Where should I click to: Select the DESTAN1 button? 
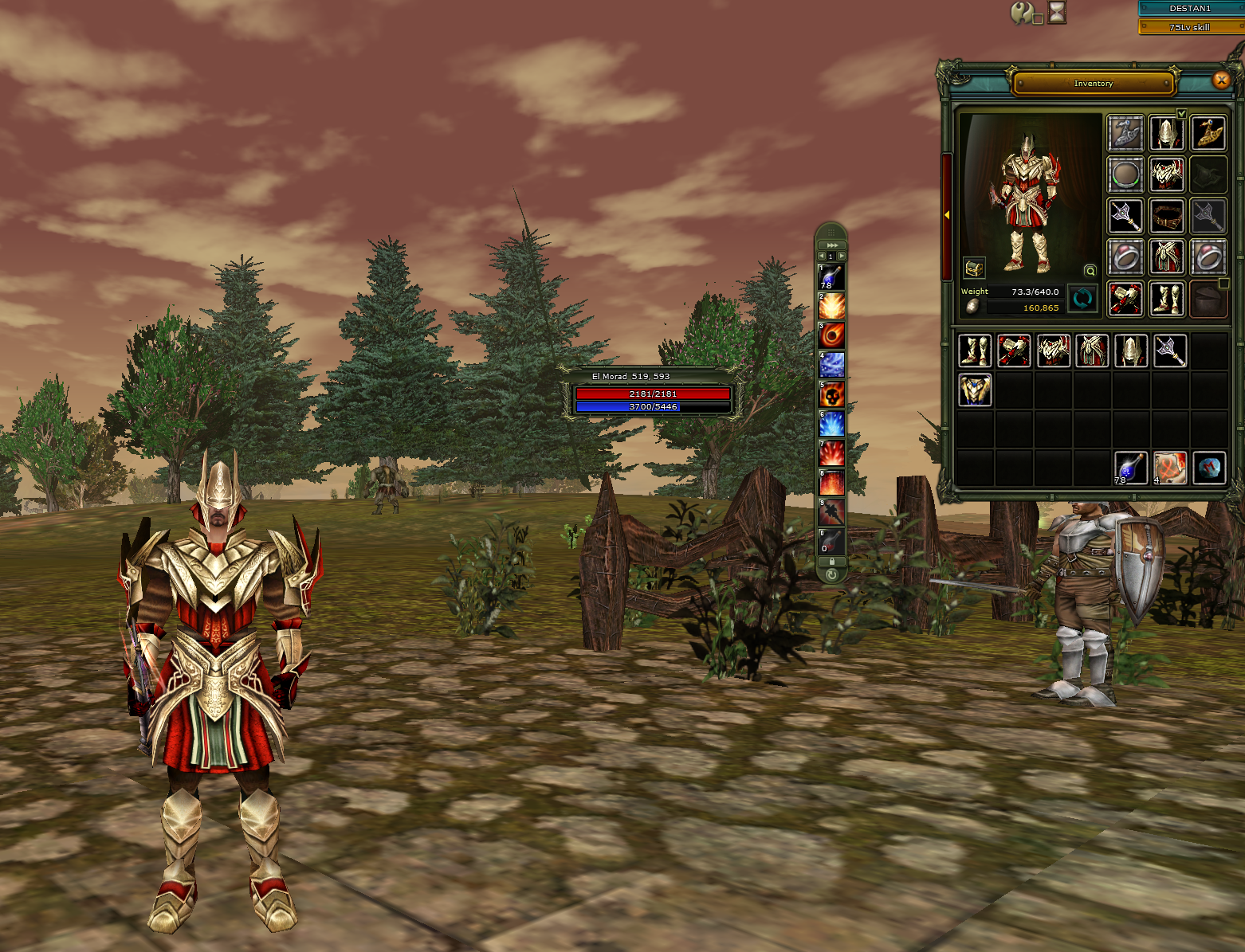coord(1189,8)
